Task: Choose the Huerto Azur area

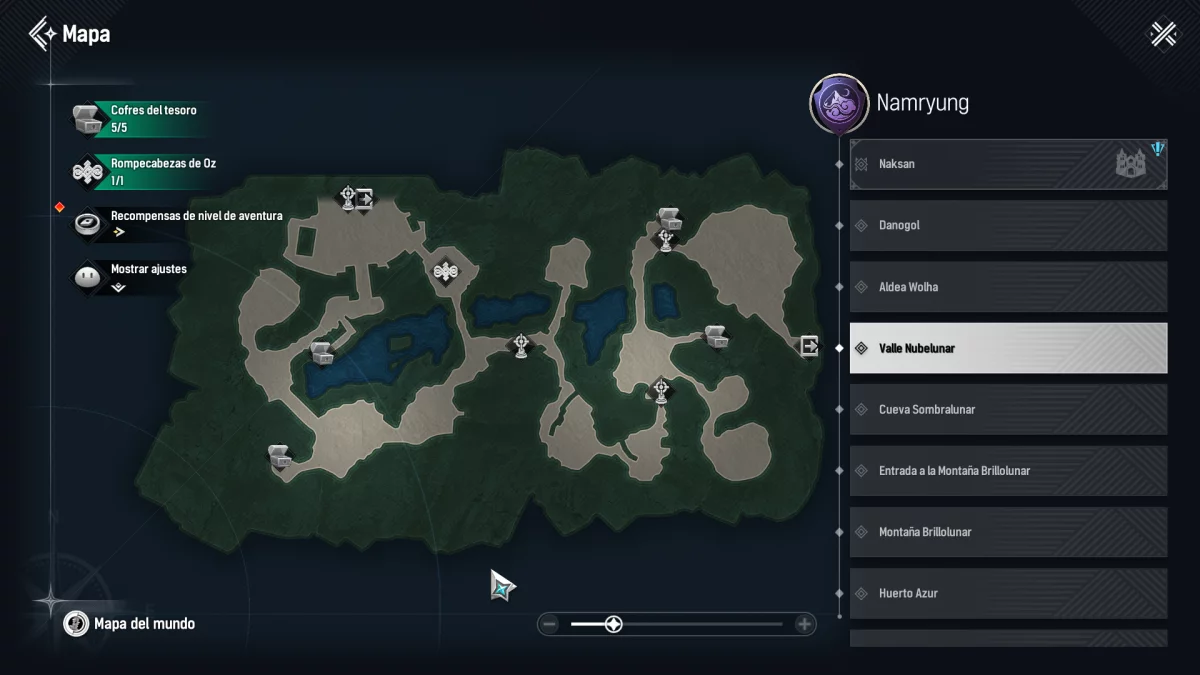Action: click(x=1008, y=593)
